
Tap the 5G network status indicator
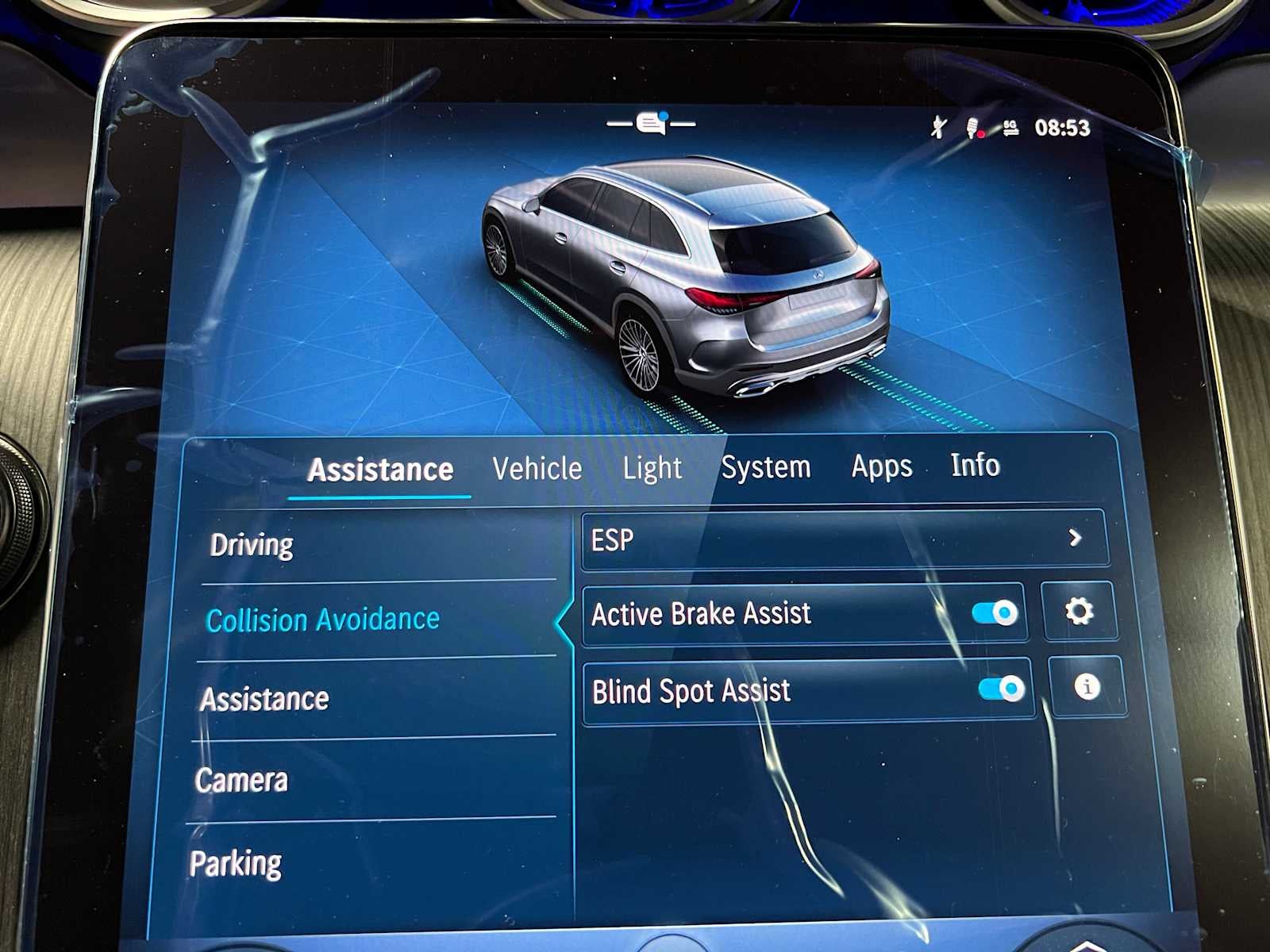[x=1010, y=129]
